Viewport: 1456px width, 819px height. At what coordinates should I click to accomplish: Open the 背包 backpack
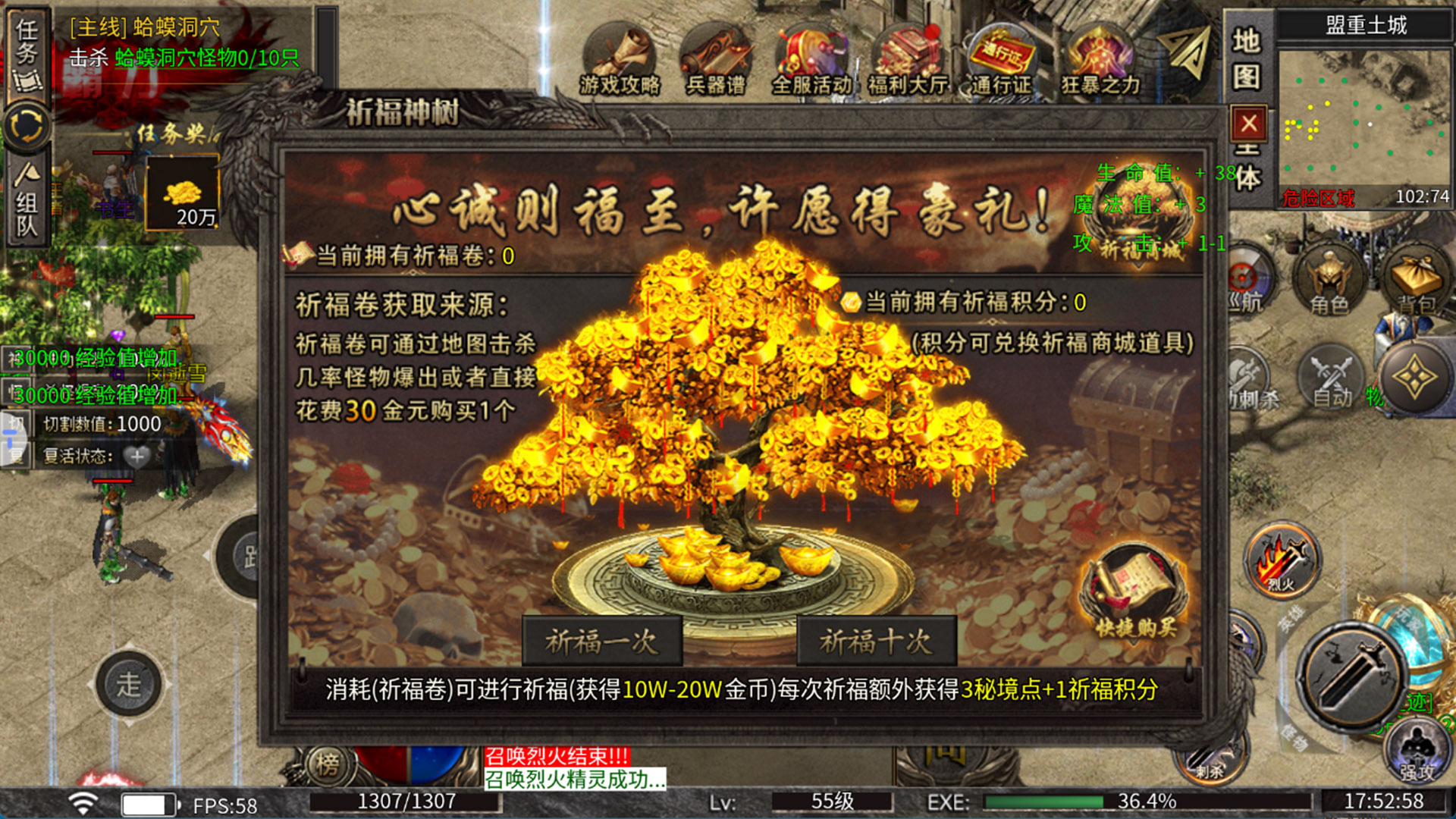1416,279
